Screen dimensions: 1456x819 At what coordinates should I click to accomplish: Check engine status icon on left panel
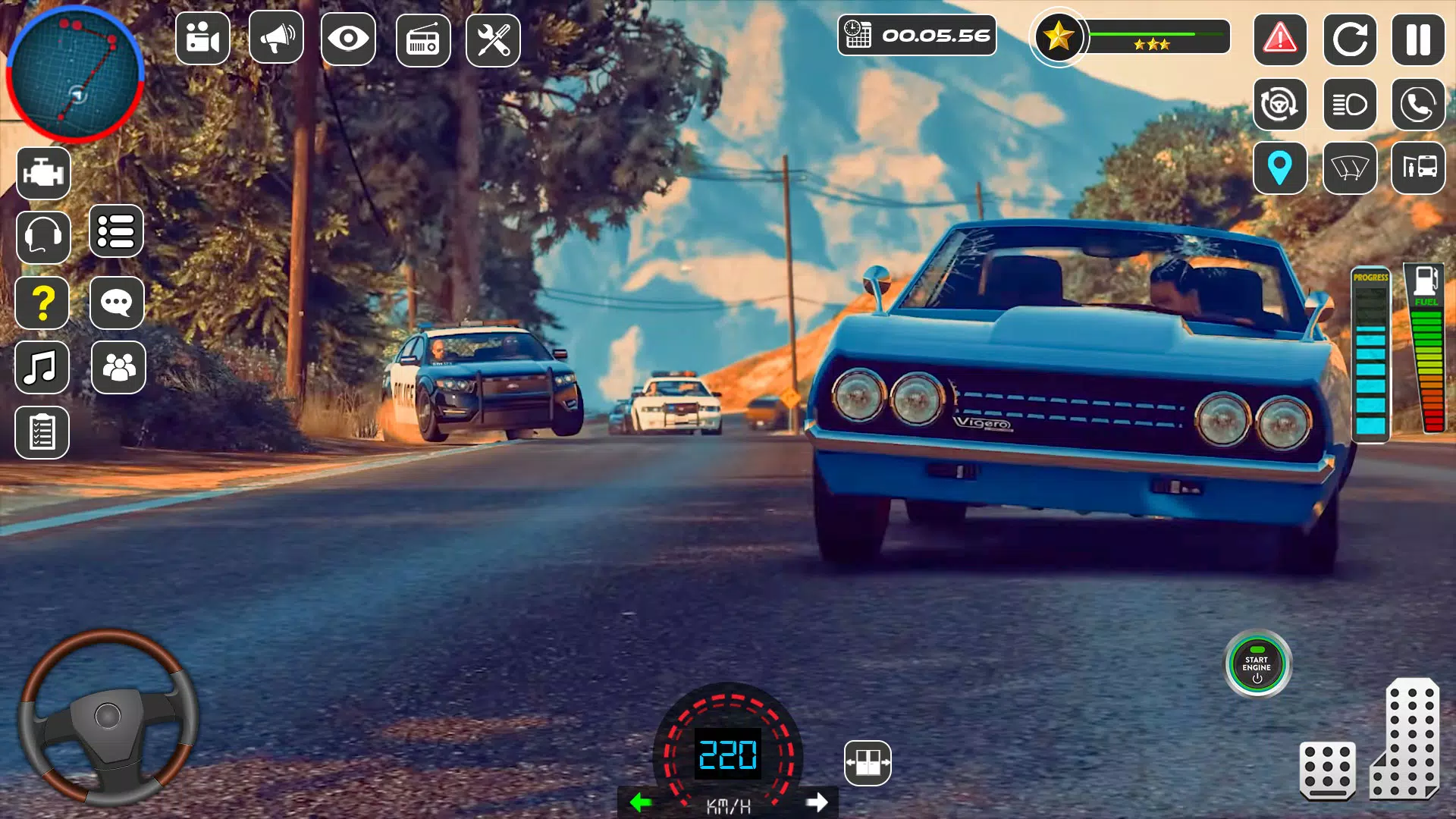click(x=42, y=172)
